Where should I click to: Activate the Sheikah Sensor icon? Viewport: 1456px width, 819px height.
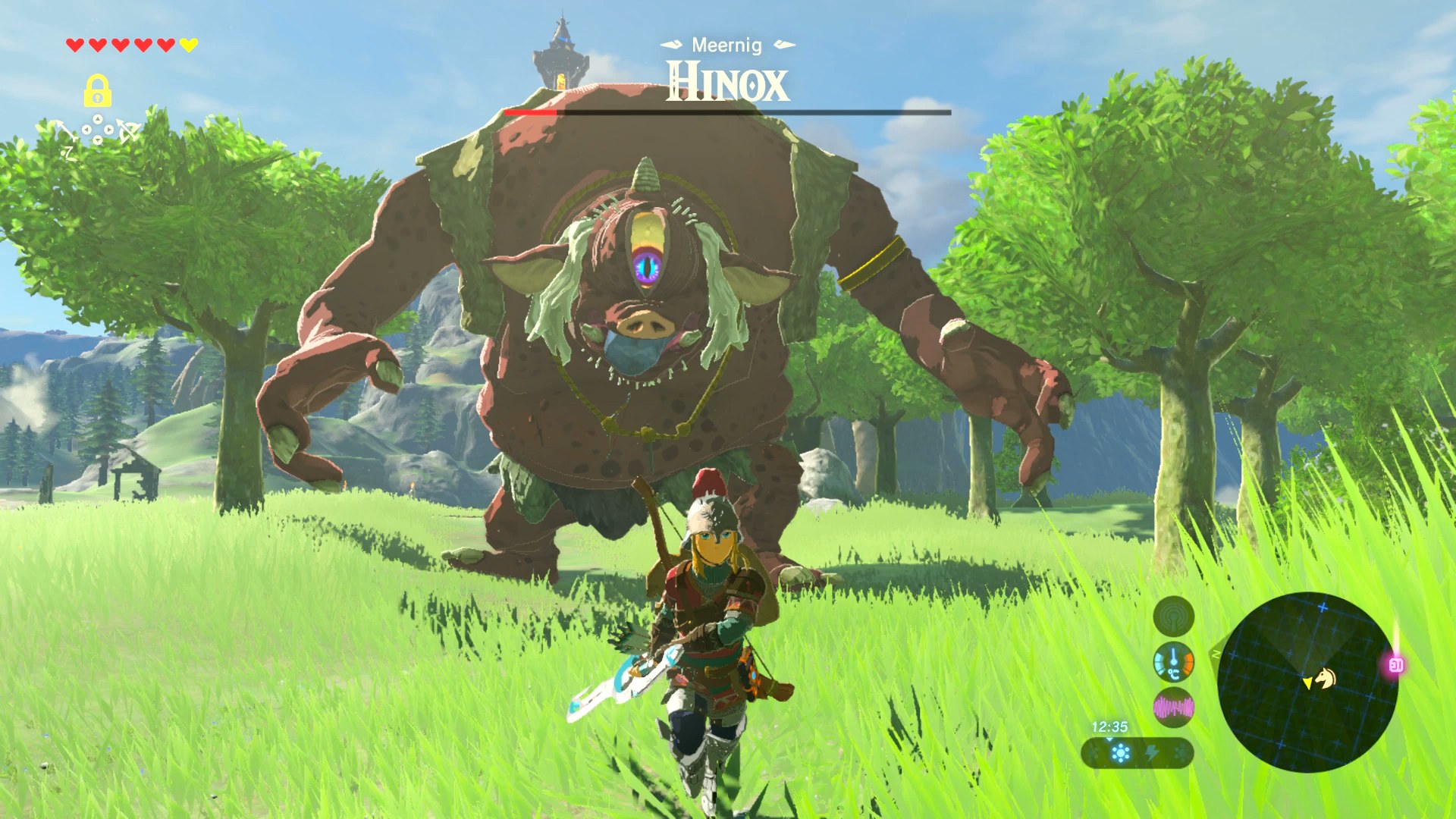[x=1173, y=615]
